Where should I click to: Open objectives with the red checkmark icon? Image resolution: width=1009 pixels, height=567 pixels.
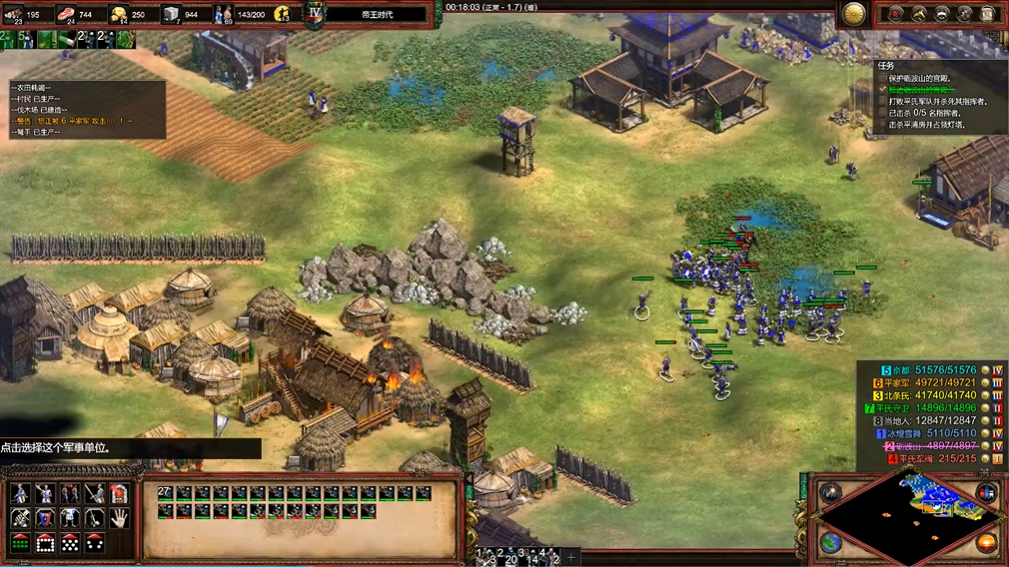coord(895,14)
